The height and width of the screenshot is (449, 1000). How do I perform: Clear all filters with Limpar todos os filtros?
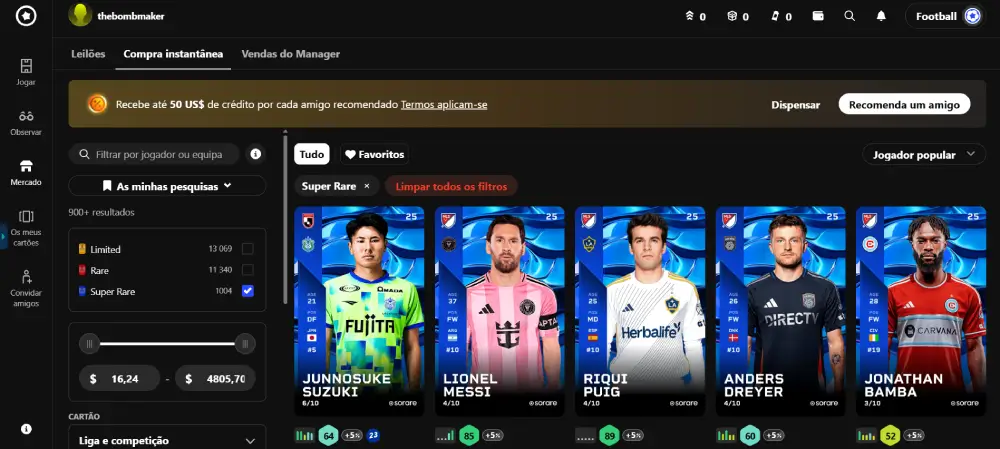click(x=451, y=186)
